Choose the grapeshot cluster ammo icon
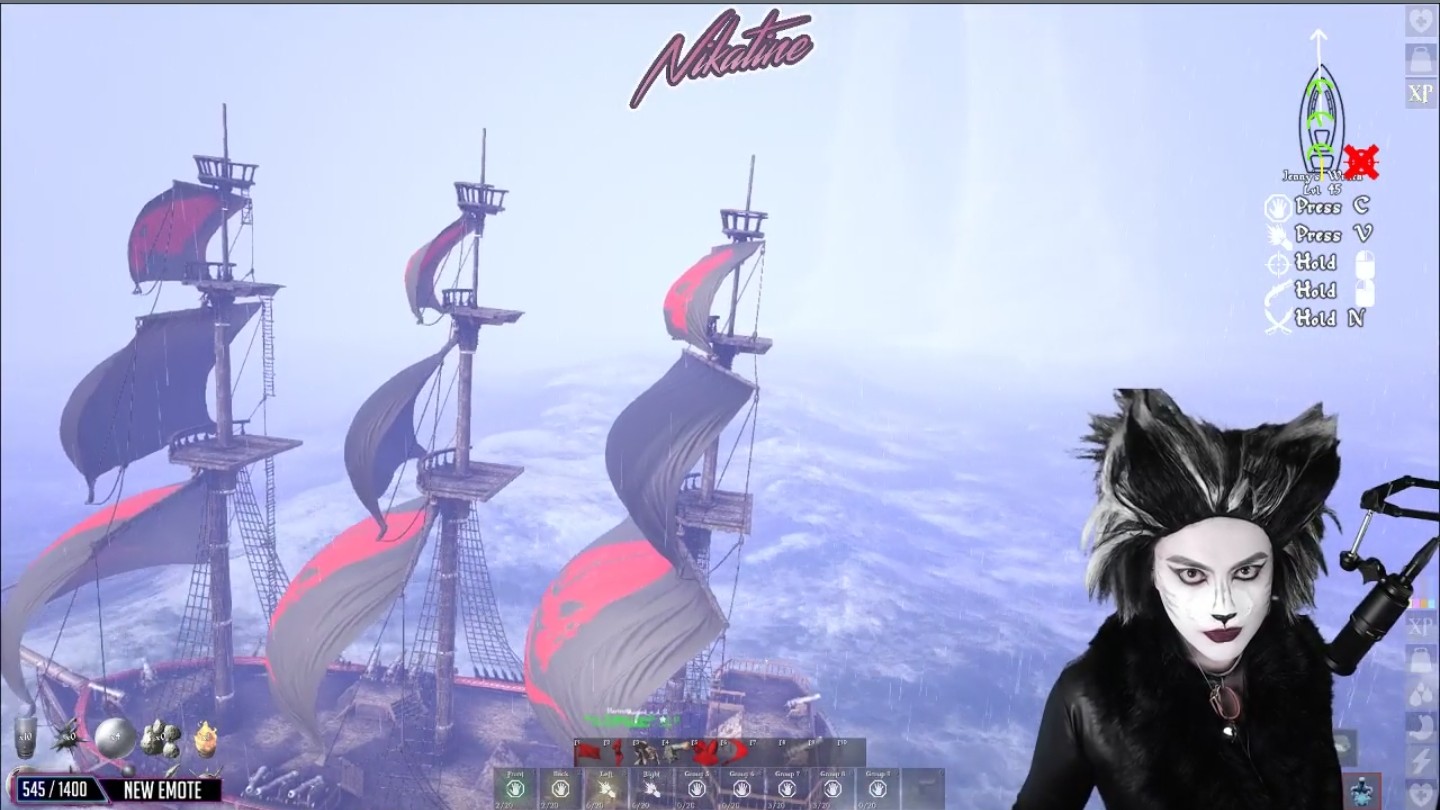 [x=160, y=738]
